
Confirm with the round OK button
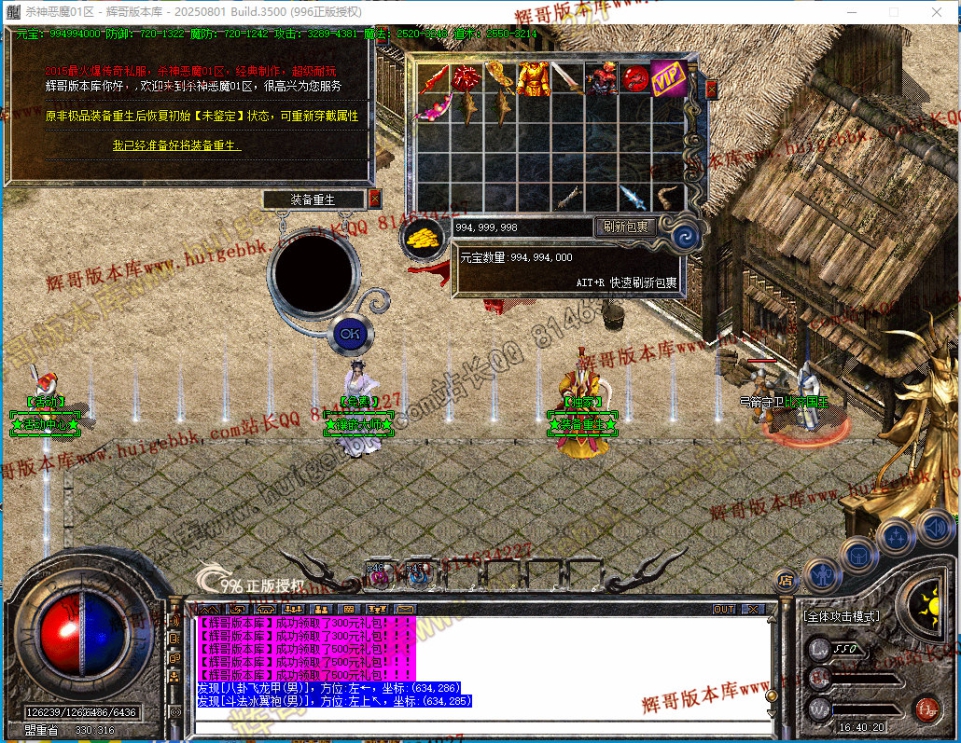349,333
